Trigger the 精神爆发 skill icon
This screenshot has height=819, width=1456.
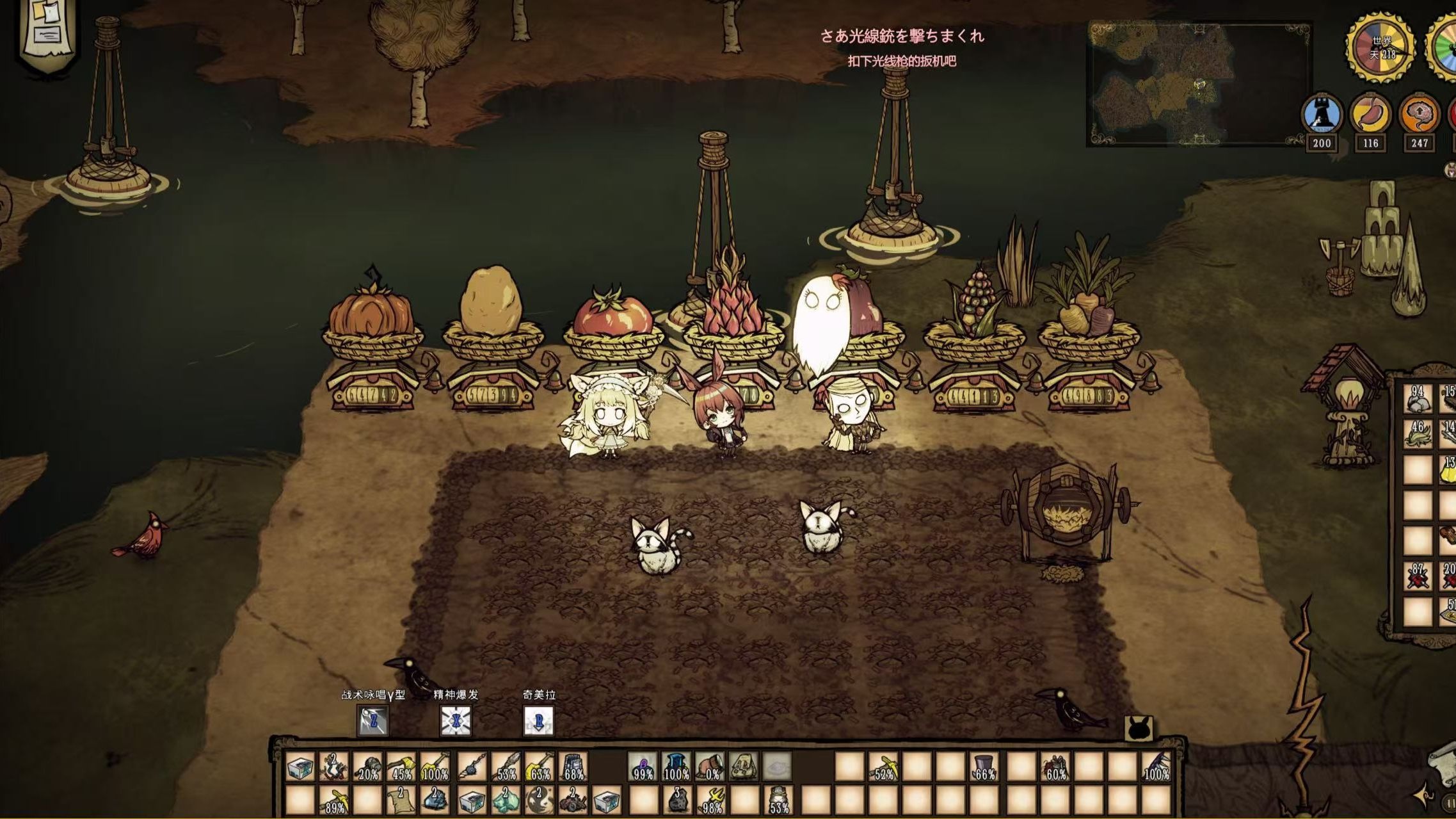click(x=455, y=721)
